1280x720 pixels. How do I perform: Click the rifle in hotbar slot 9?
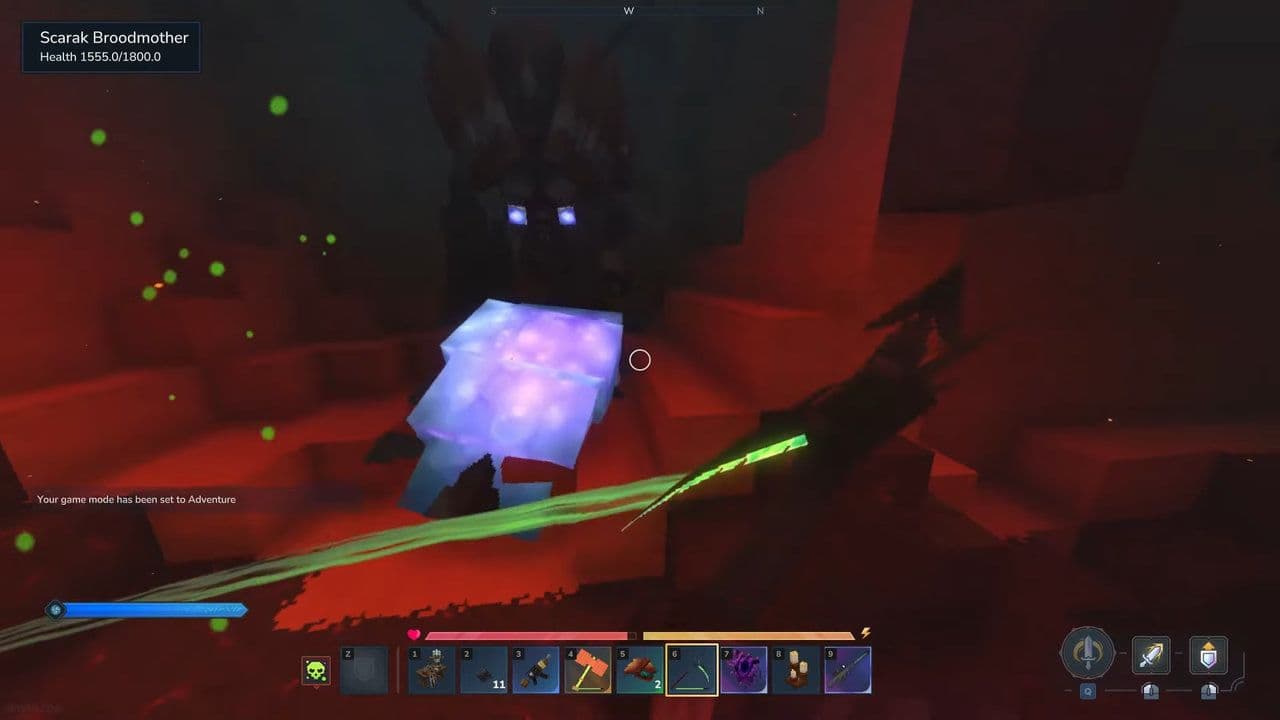click(850, 670)
